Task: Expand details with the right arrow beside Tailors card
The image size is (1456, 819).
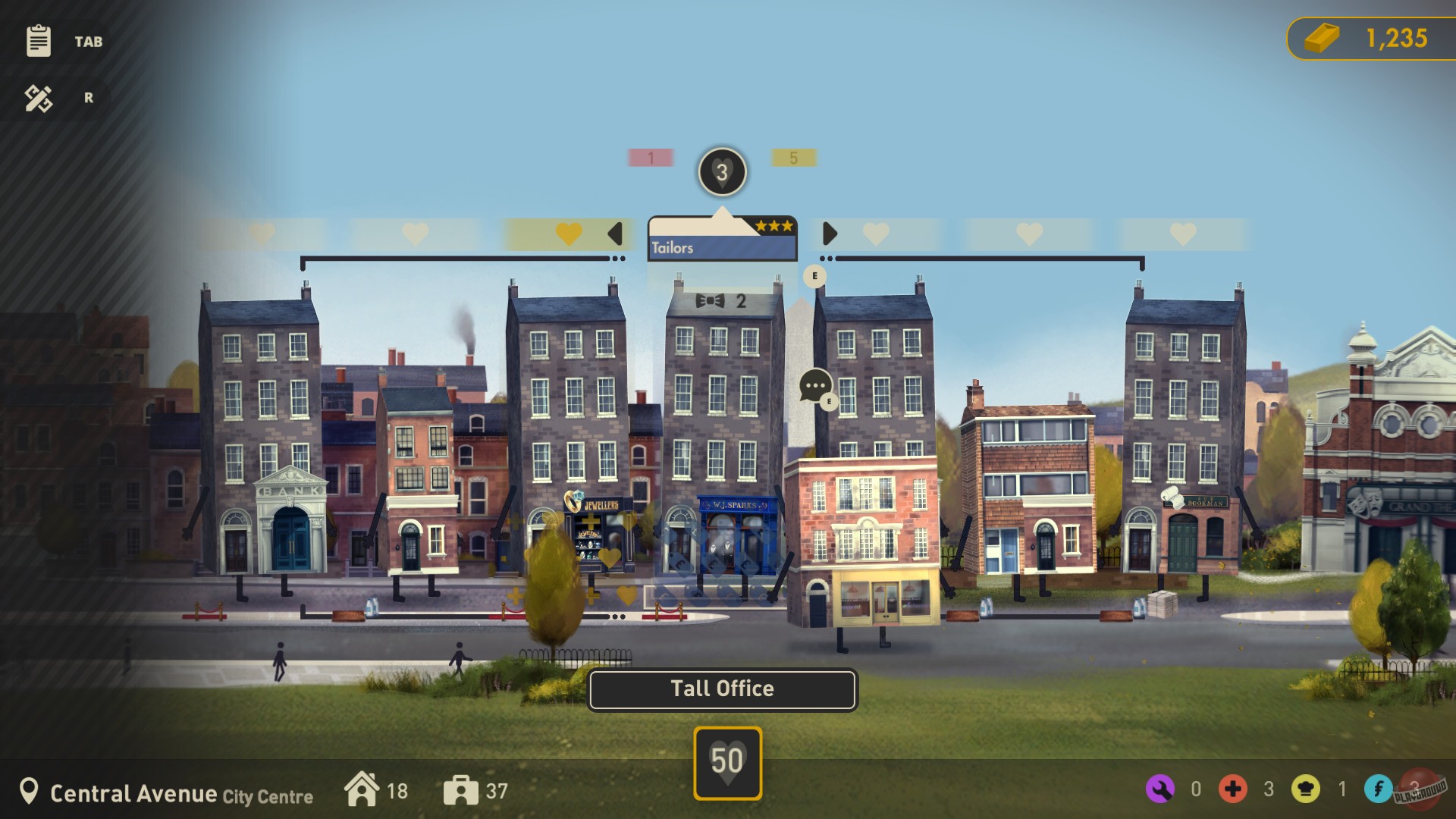Action: [x=829, y=233]
